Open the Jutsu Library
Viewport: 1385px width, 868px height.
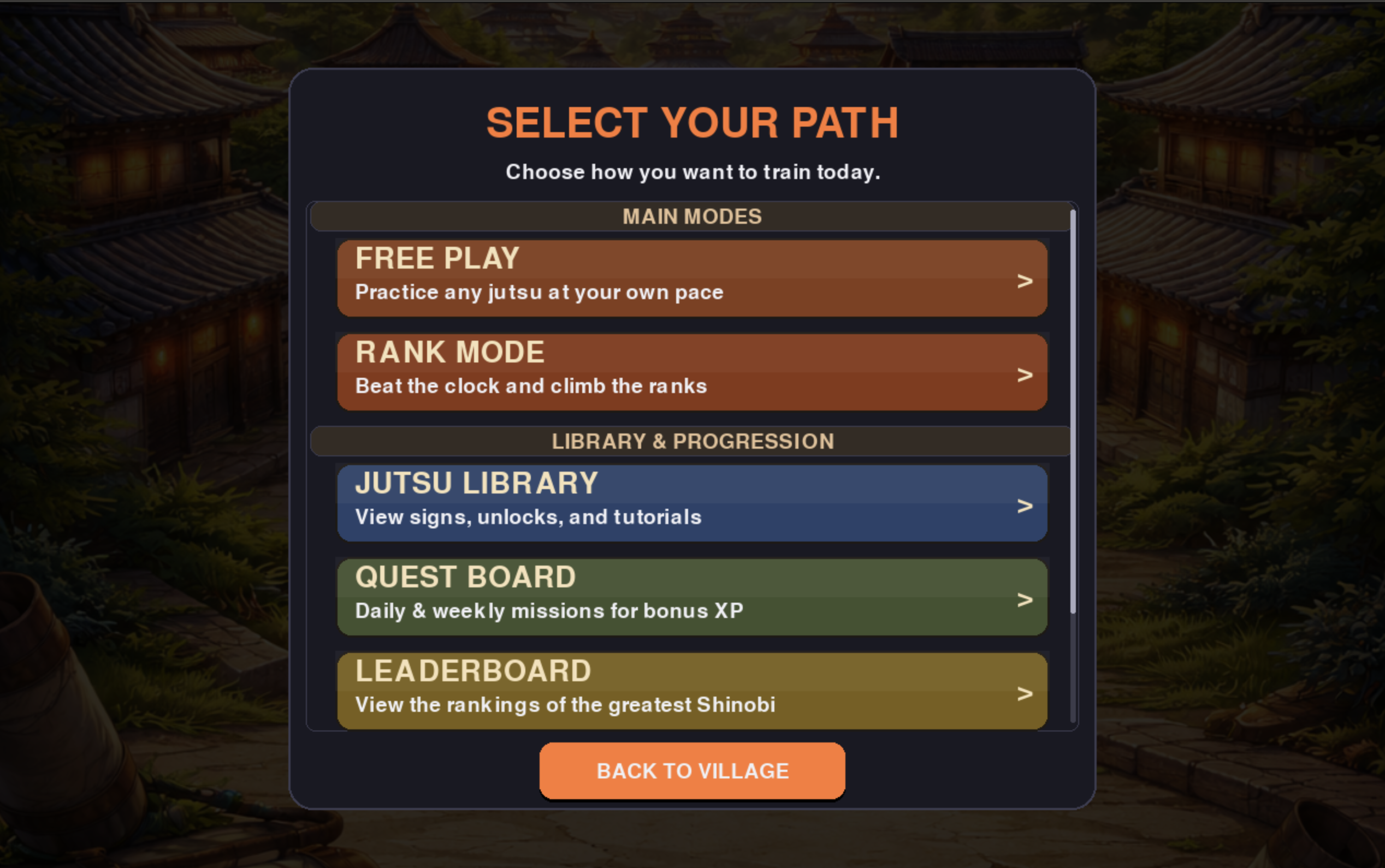click(691, 502)
